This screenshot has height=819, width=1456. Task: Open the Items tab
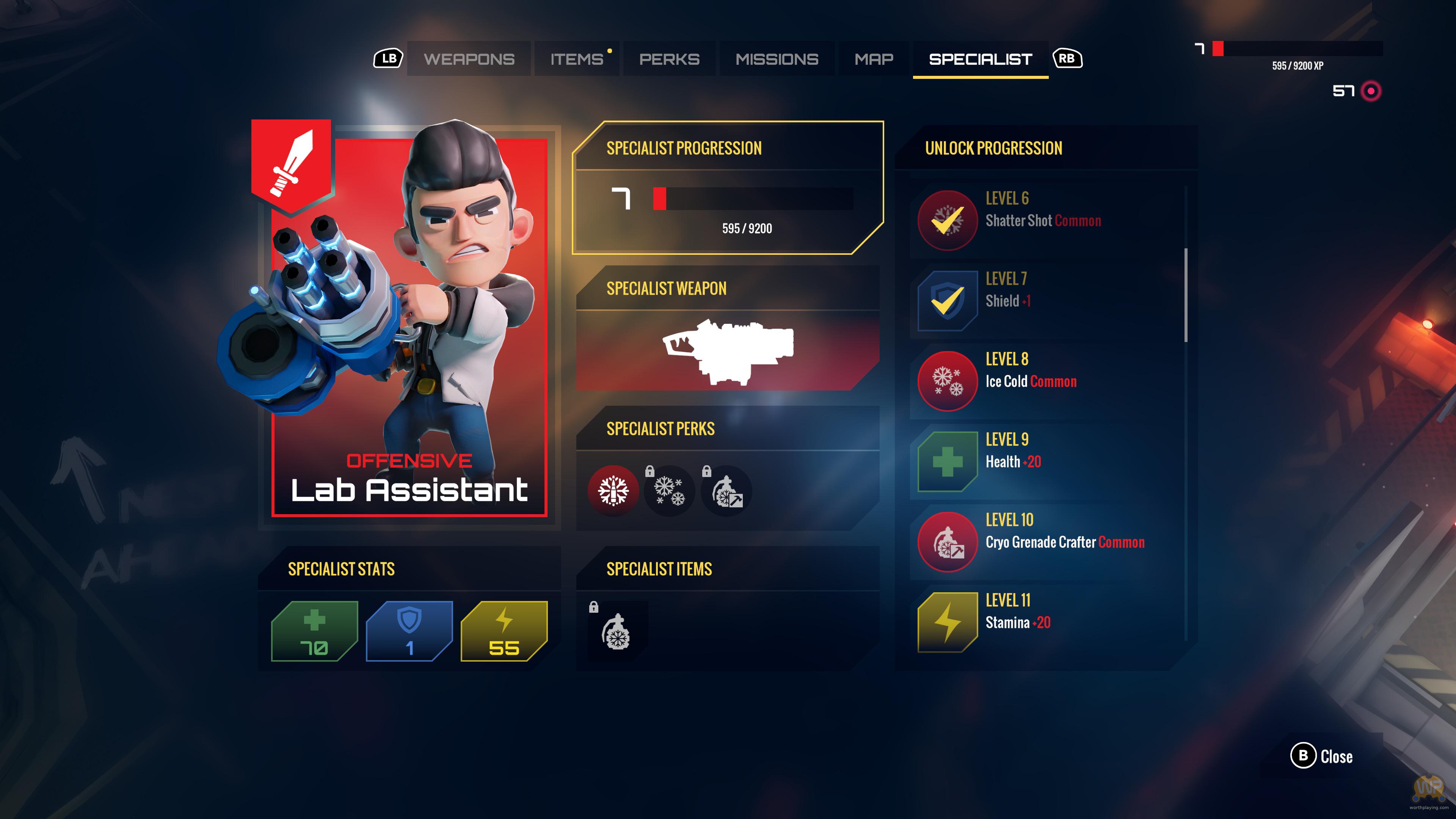576,59
